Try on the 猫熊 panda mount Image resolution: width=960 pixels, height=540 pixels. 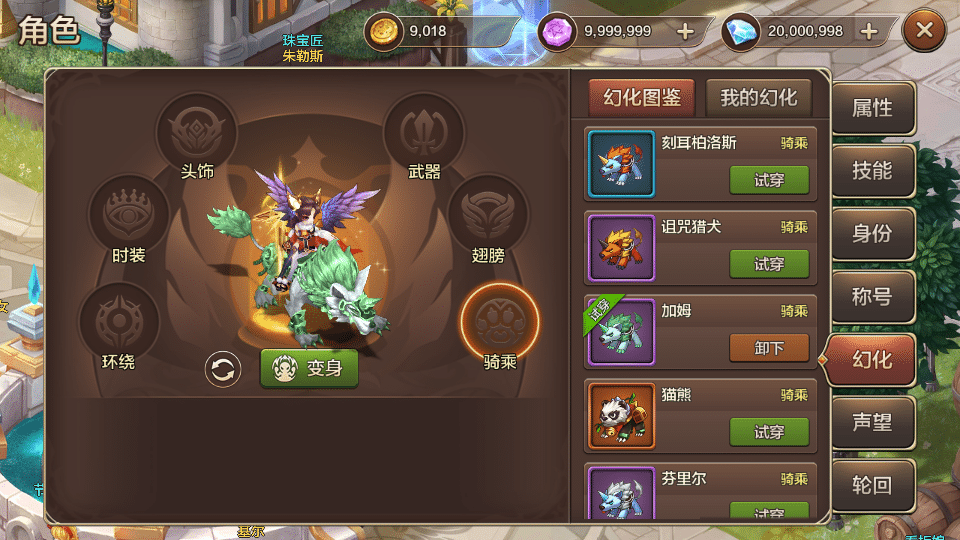(769, 432)
